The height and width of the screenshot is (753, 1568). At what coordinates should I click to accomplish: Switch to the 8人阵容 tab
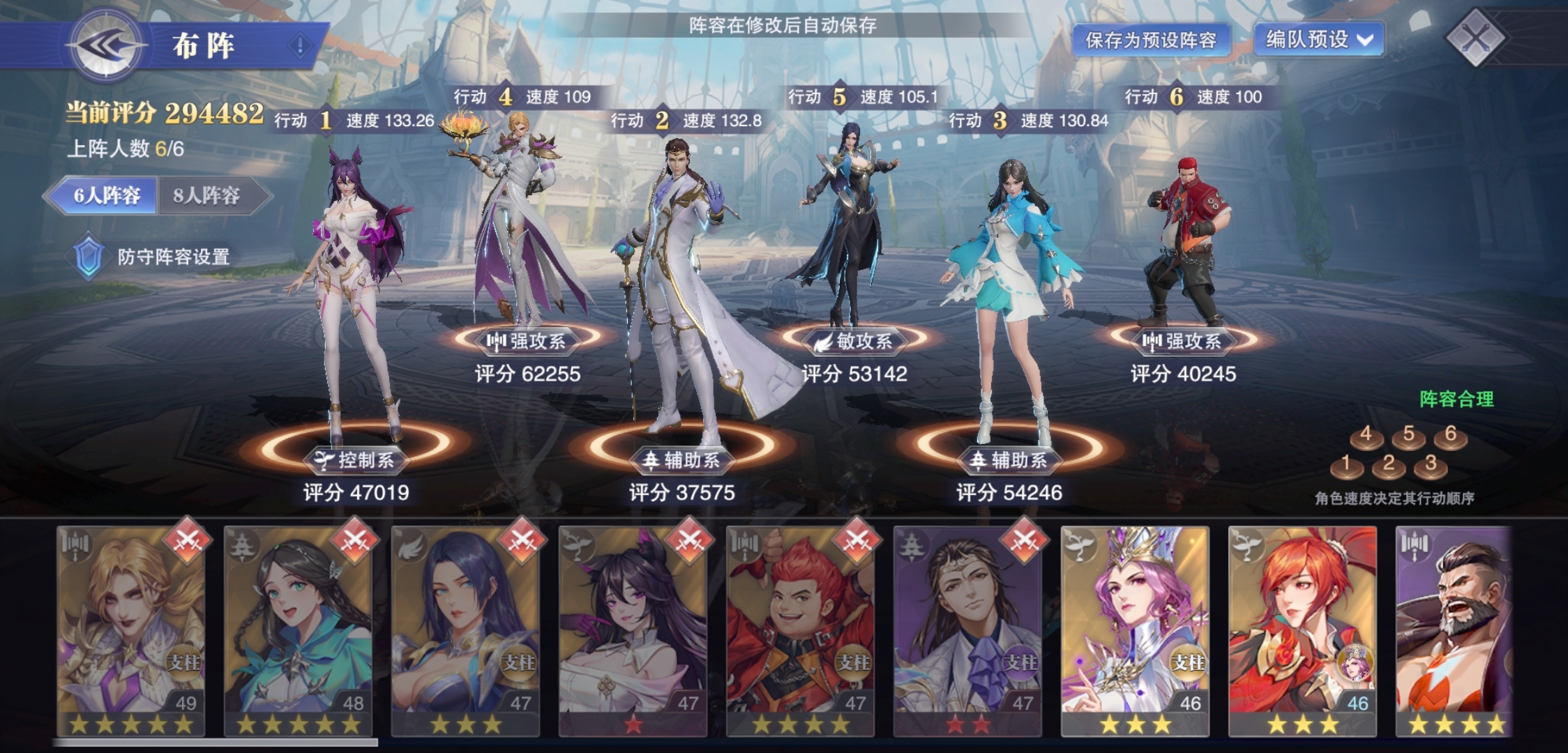(207, 195)
